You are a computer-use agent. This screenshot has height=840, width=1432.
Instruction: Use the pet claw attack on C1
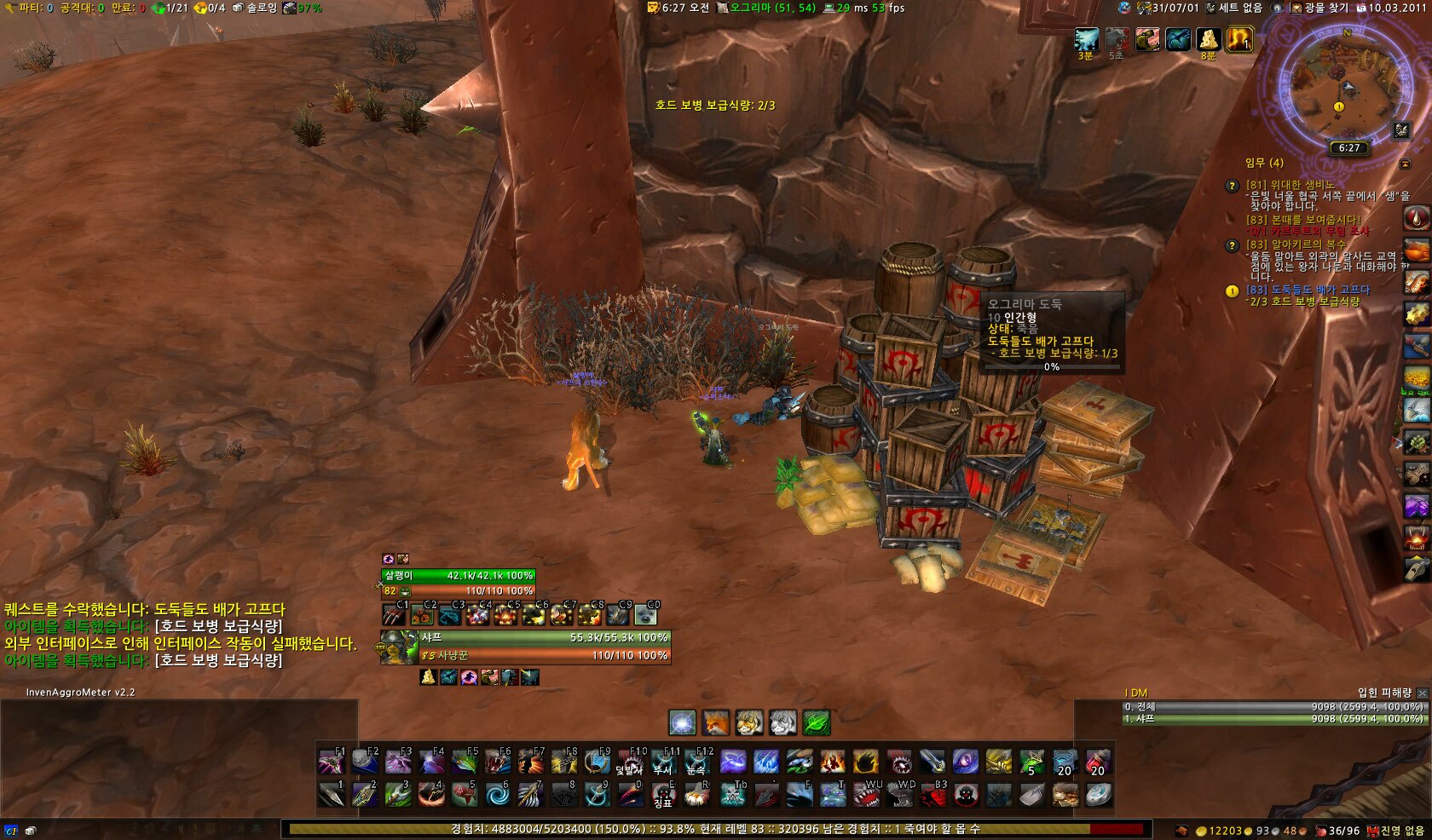[x=395, y=613]
